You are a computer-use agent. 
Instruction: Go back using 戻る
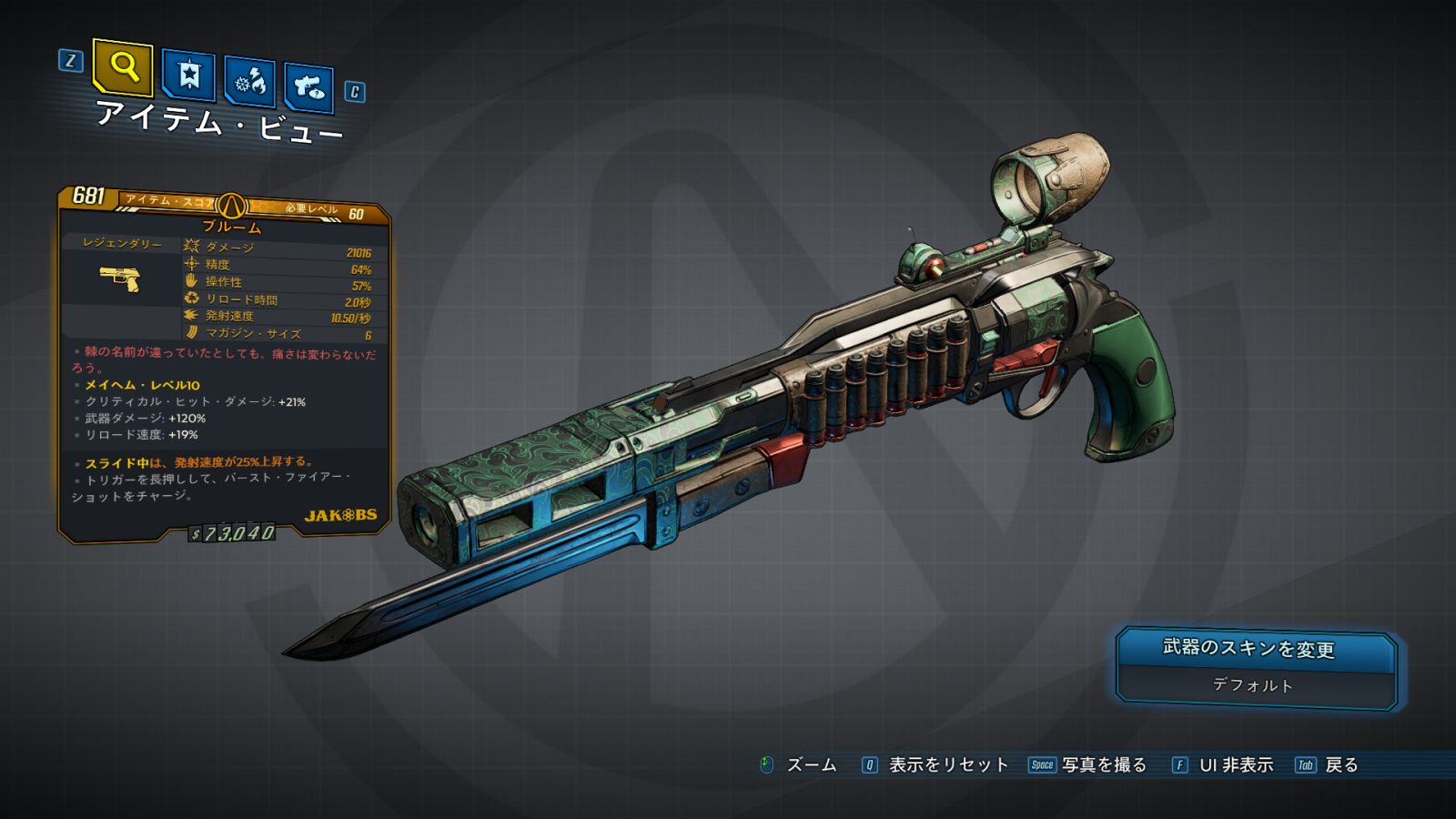click(1341, 765)
